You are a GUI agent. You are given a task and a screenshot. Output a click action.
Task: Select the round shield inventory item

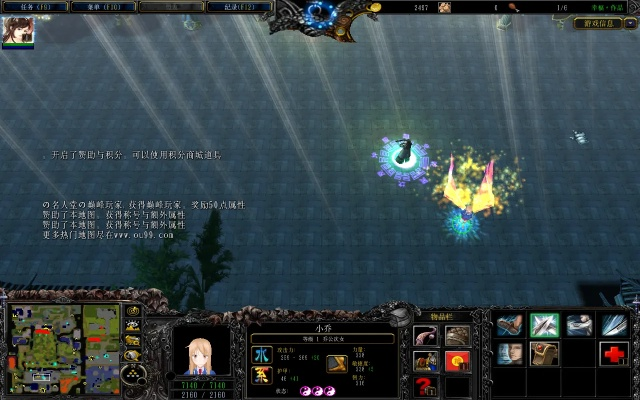coord(457,337)
